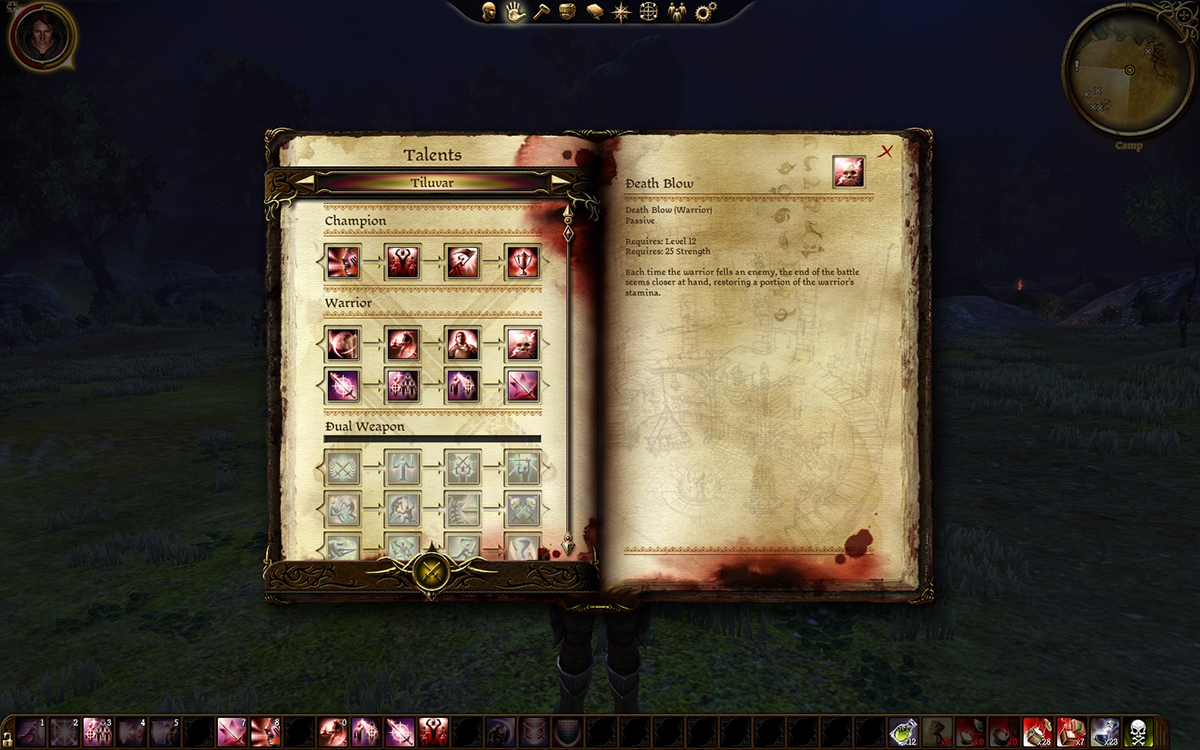Open the inventory backpack icon

pyautogui.click(x=567, y=12)
